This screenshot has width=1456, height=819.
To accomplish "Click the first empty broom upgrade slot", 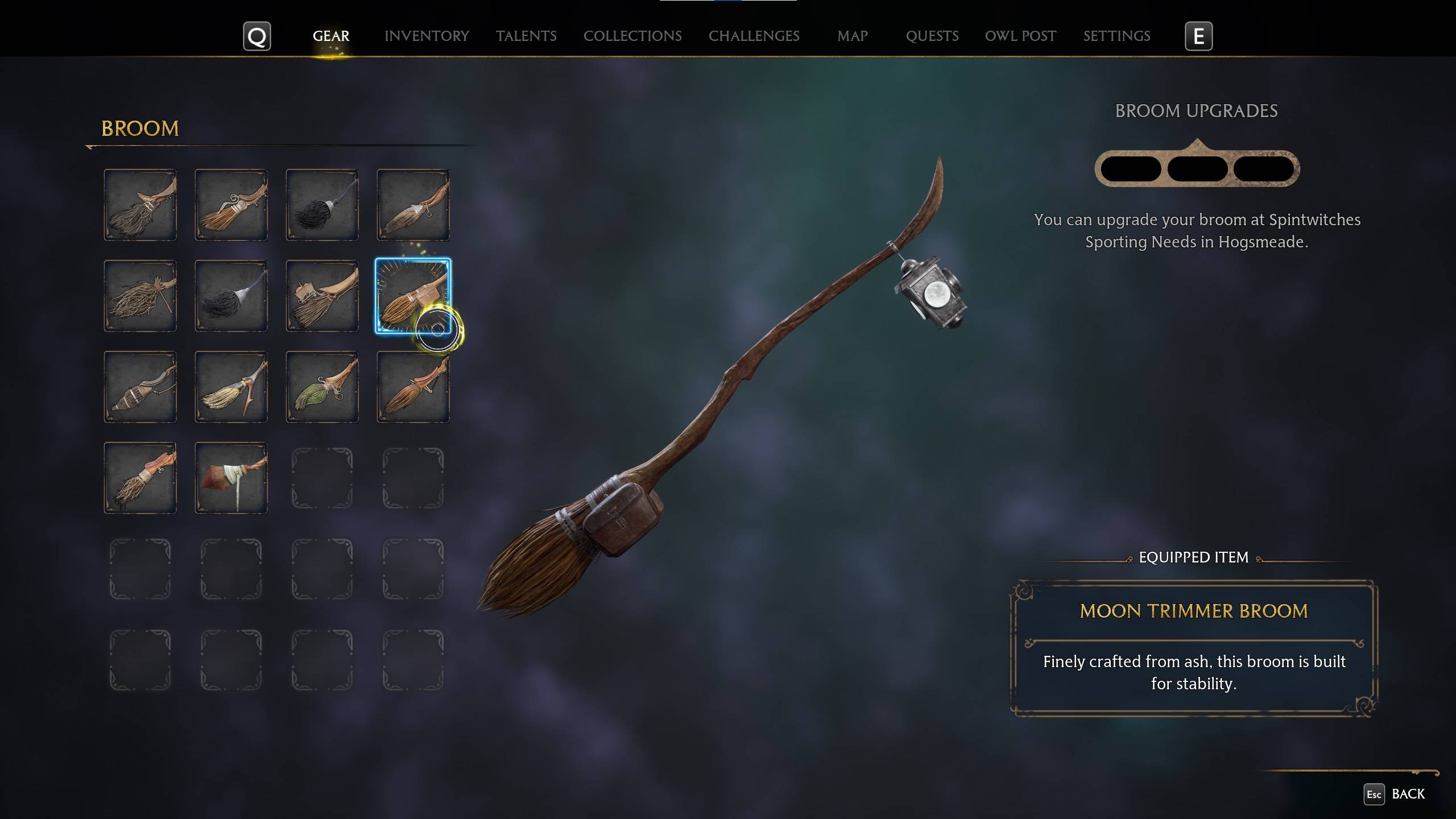I will [1132, 168].
